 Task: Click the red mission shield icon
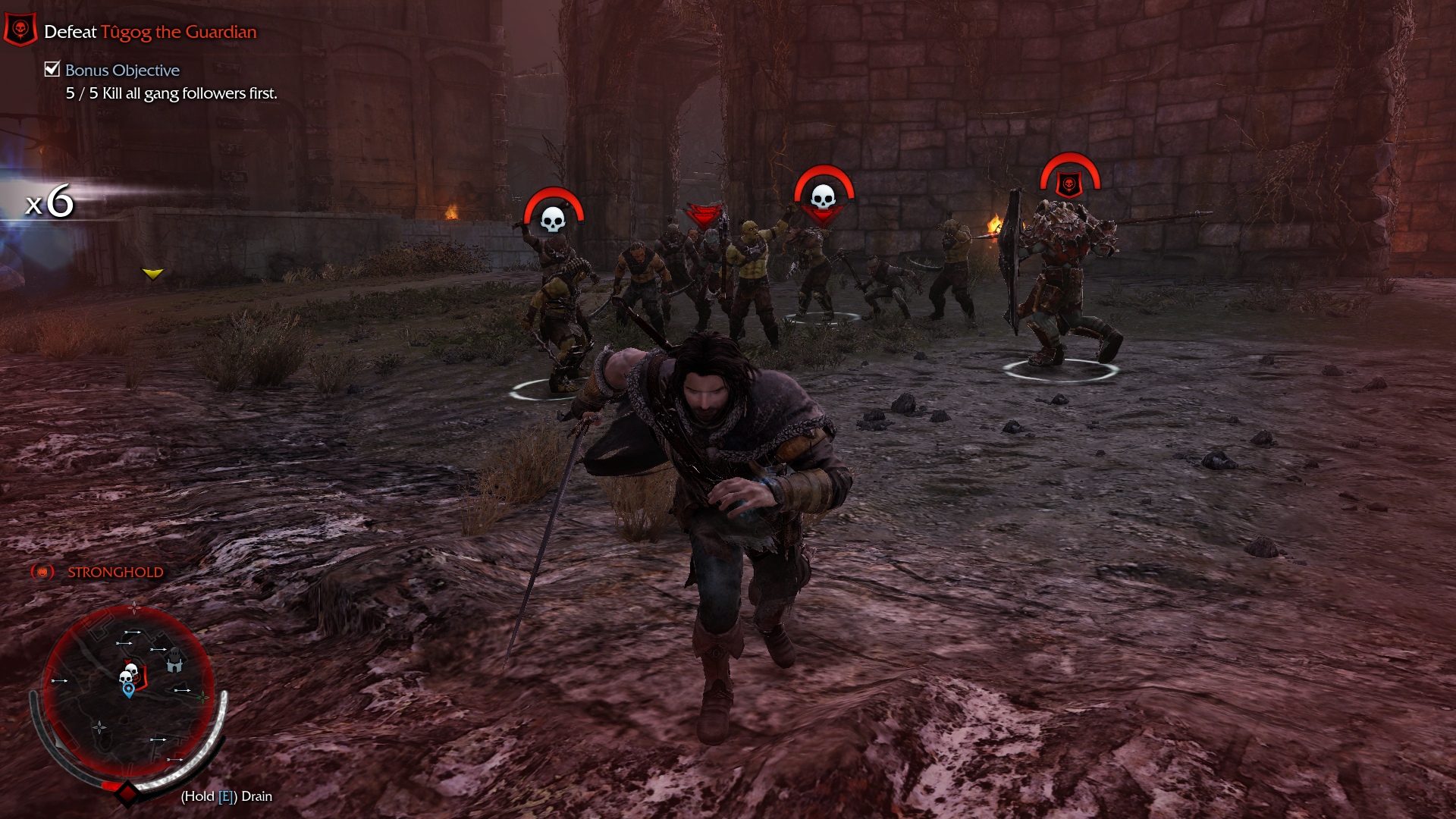20,30
